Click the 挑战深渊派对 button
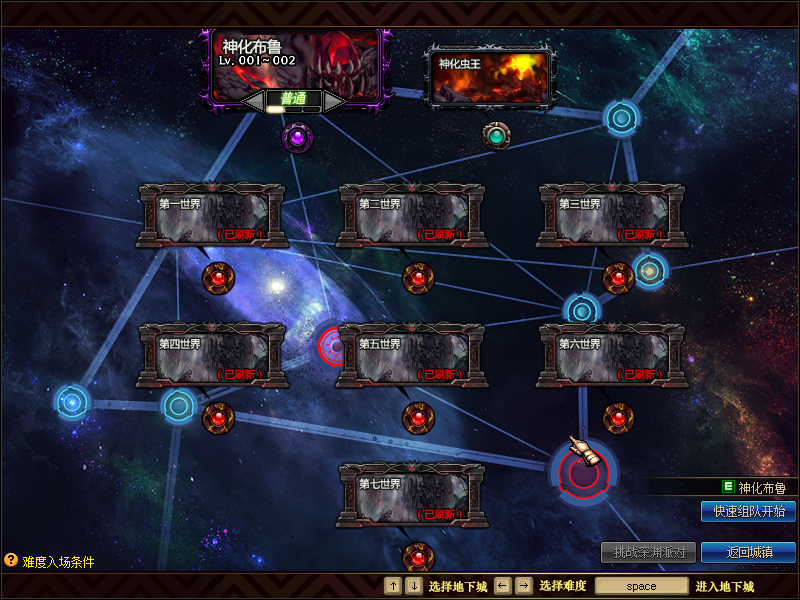The image size is (800, 600). 649,552
